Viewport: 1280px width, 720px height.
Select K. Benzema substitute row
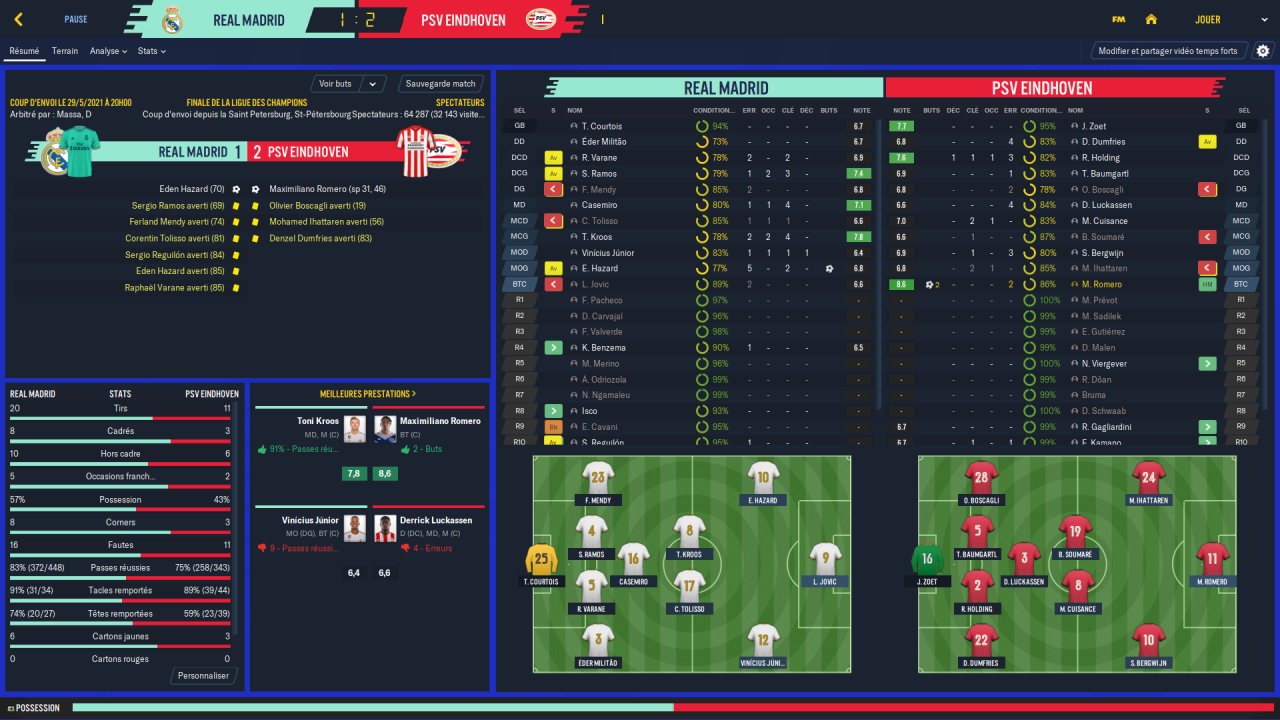(605, 347)
